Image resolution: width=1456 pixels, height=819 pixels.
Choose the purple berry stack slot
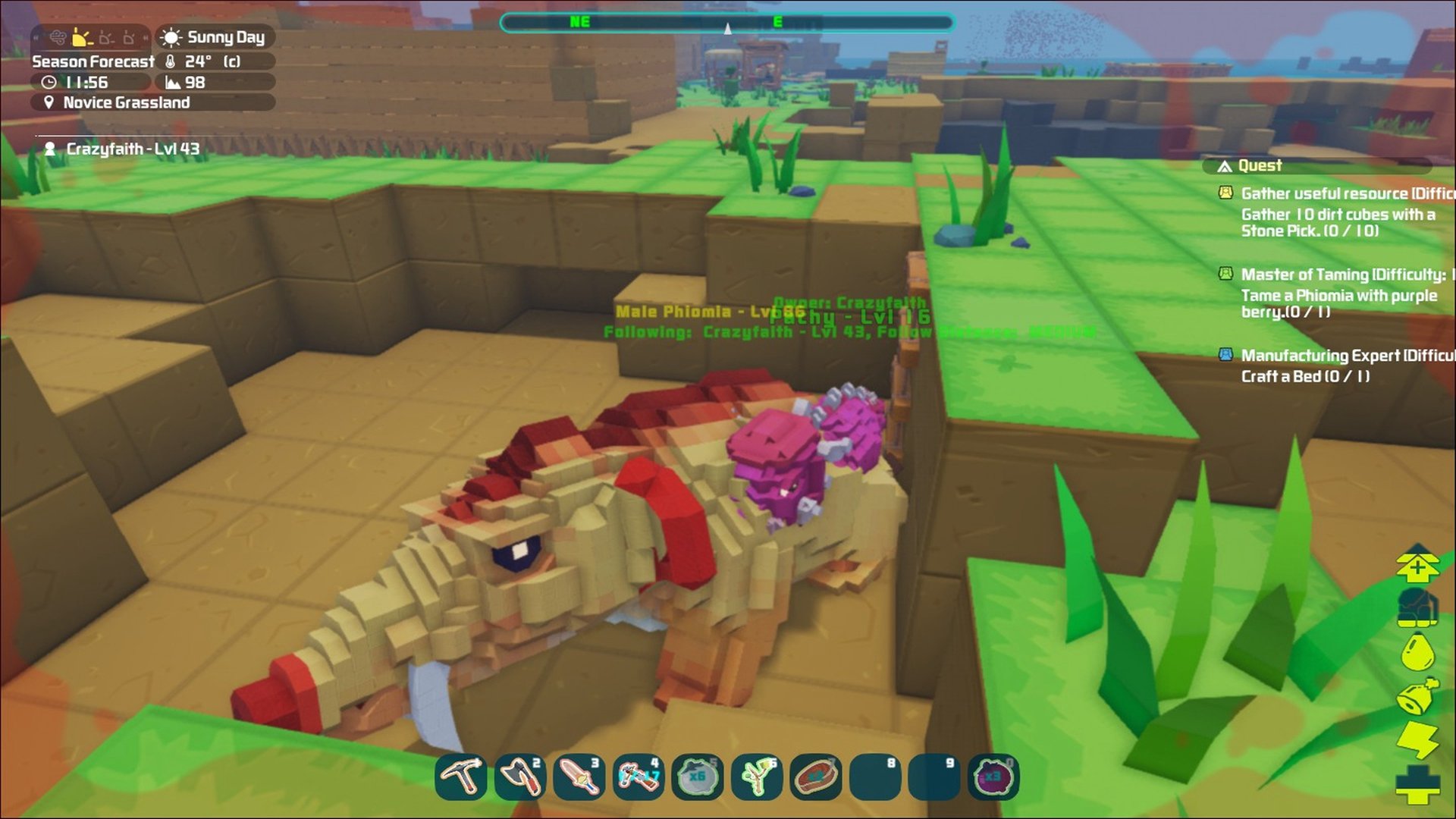993,777
